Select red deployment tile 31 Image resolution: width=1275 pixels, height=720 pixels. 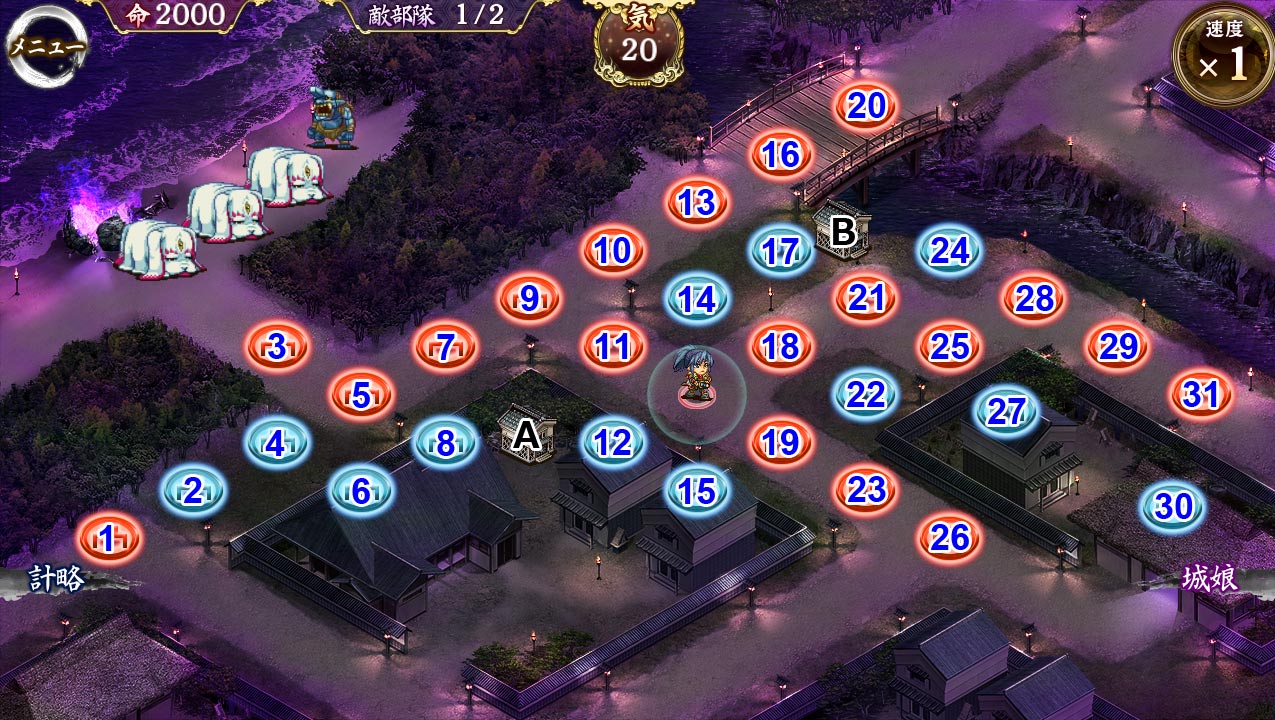pos(1201,395)
